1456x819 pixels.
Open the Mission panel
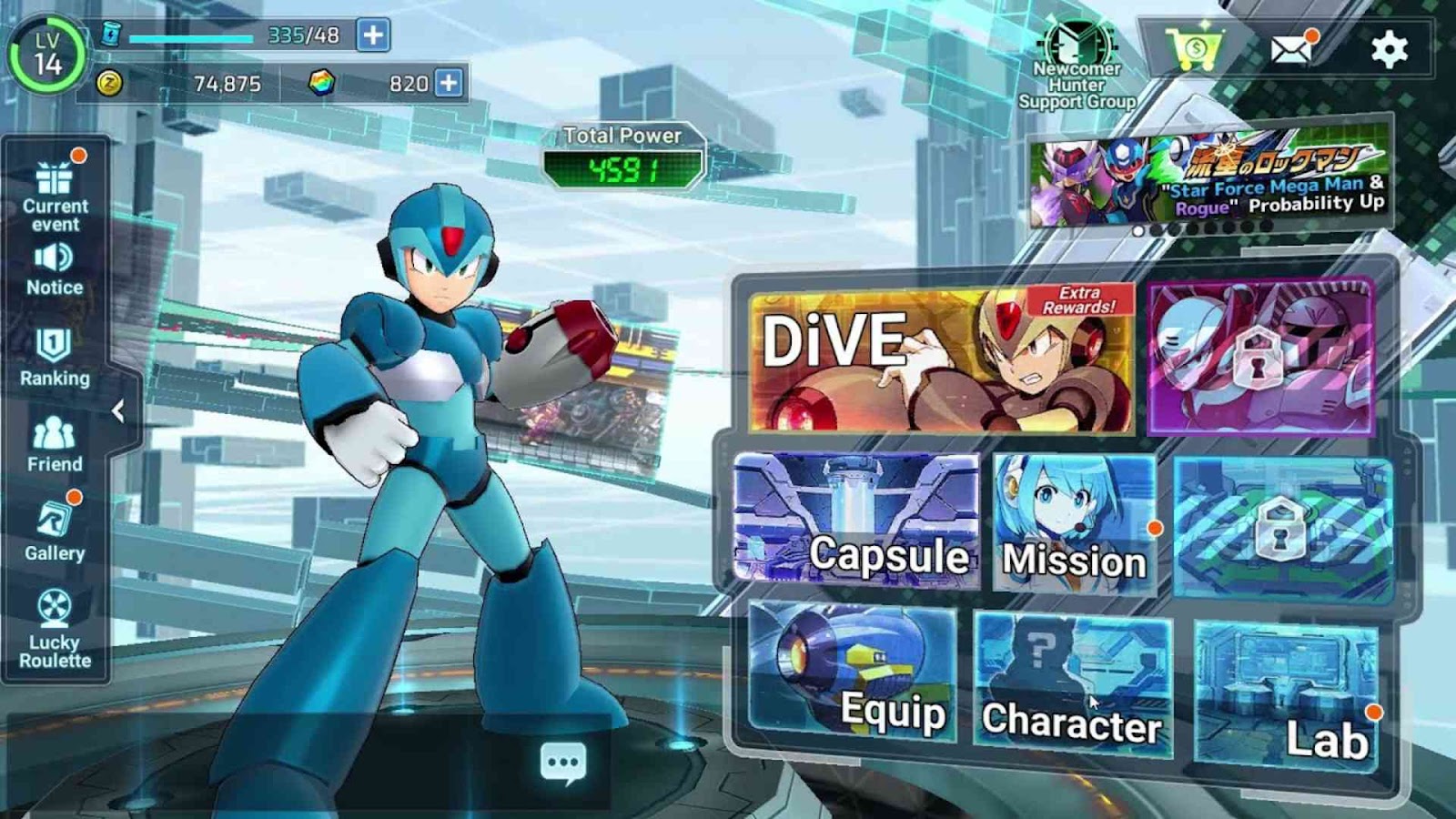tap(1074, 523)
